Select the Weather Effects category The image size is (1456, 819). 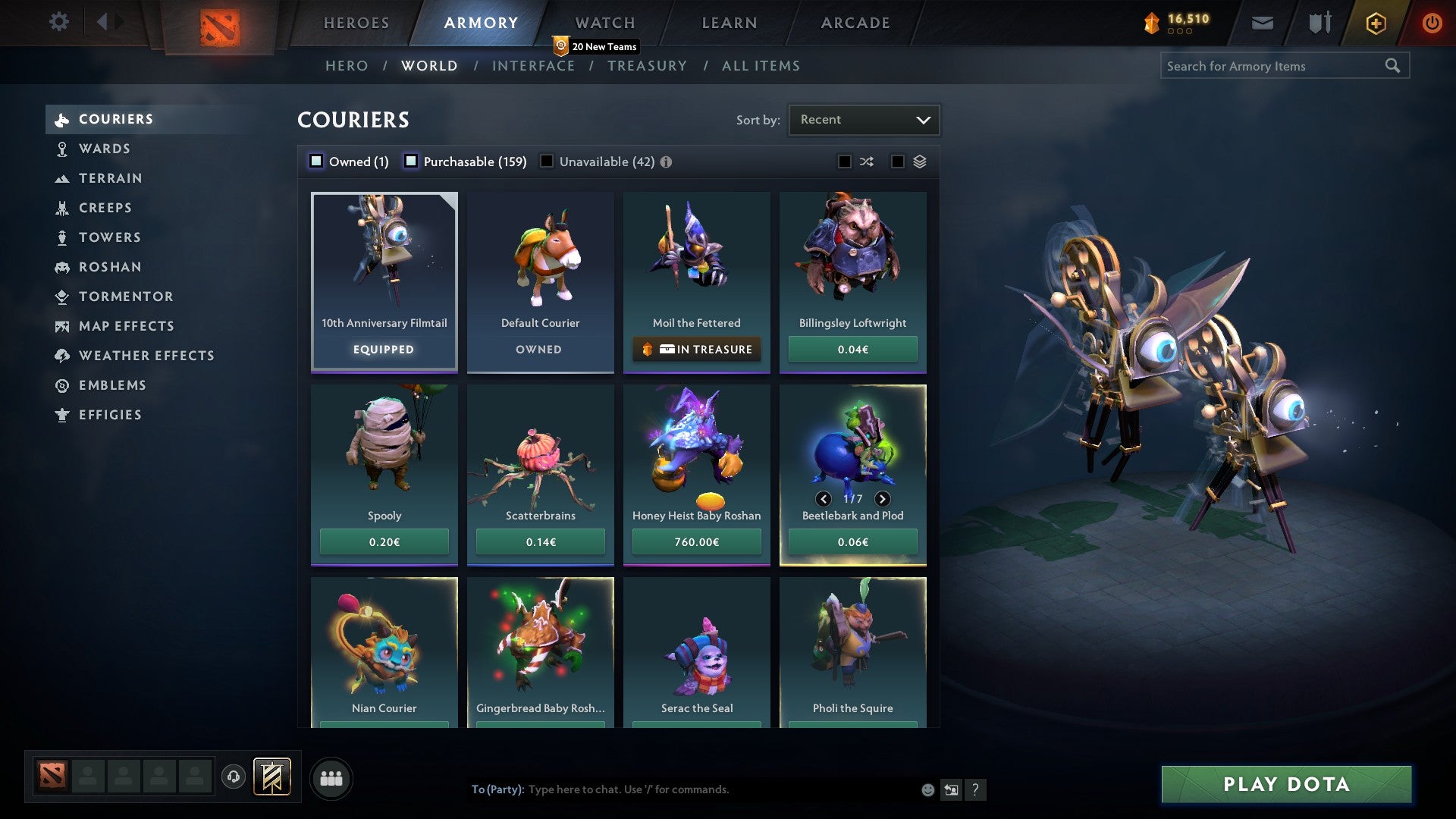pos(146,356)
